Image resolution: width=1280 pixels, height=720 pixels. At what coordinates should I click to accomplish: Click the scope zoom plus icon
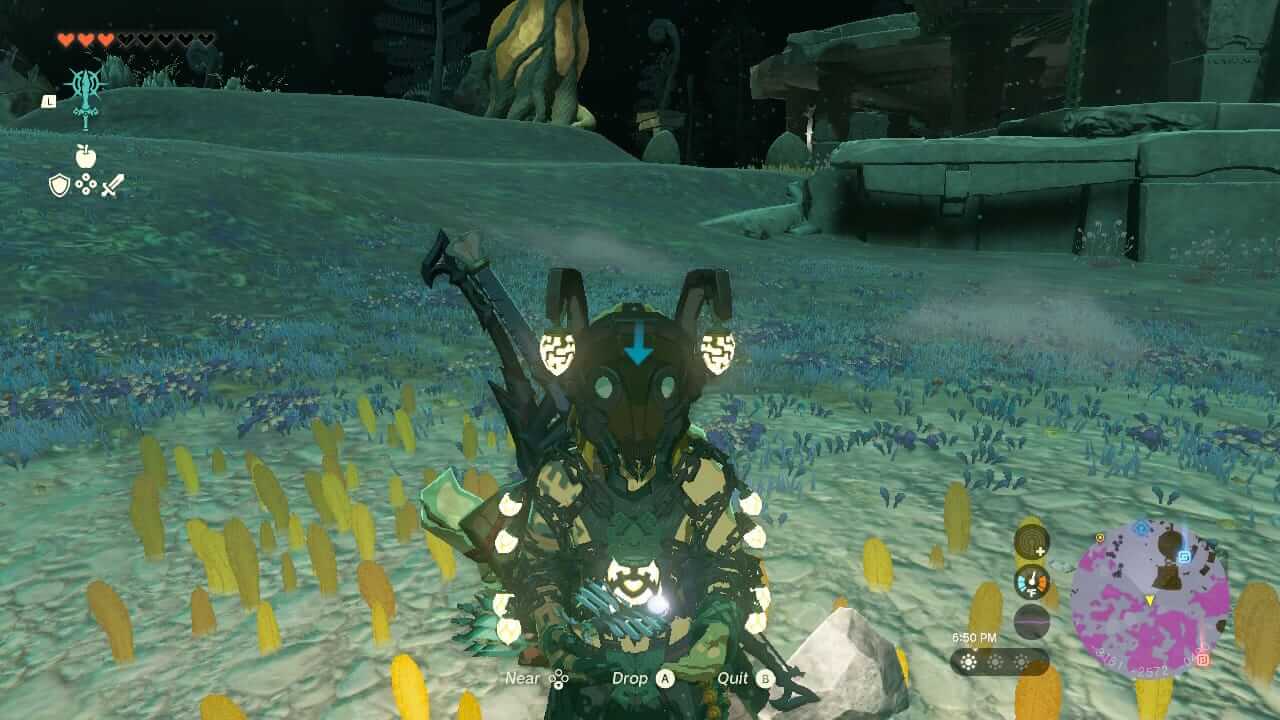coord(1031,540)
